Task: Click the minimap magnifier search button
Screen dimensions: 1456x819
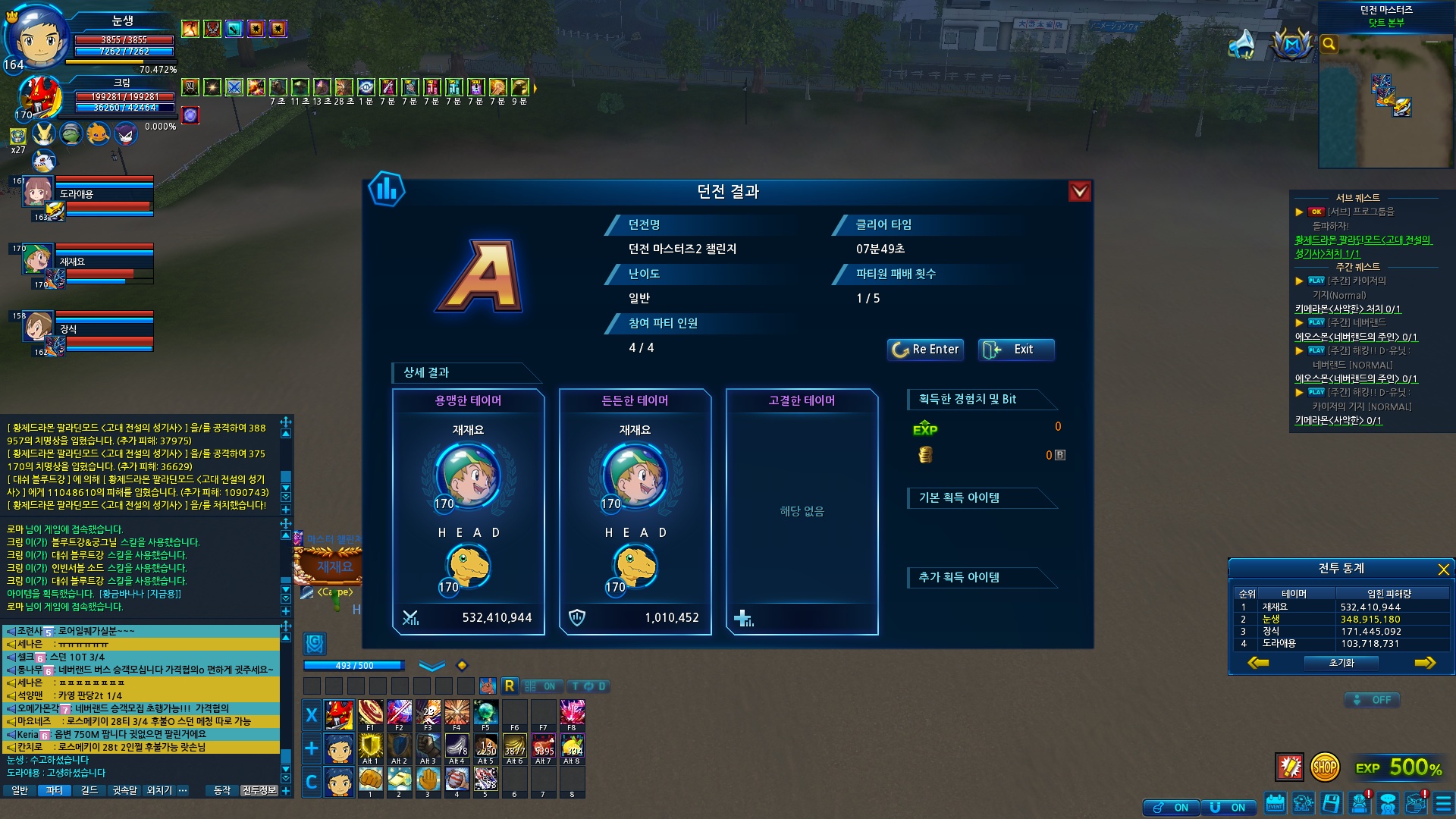Action: point(1329,44)
